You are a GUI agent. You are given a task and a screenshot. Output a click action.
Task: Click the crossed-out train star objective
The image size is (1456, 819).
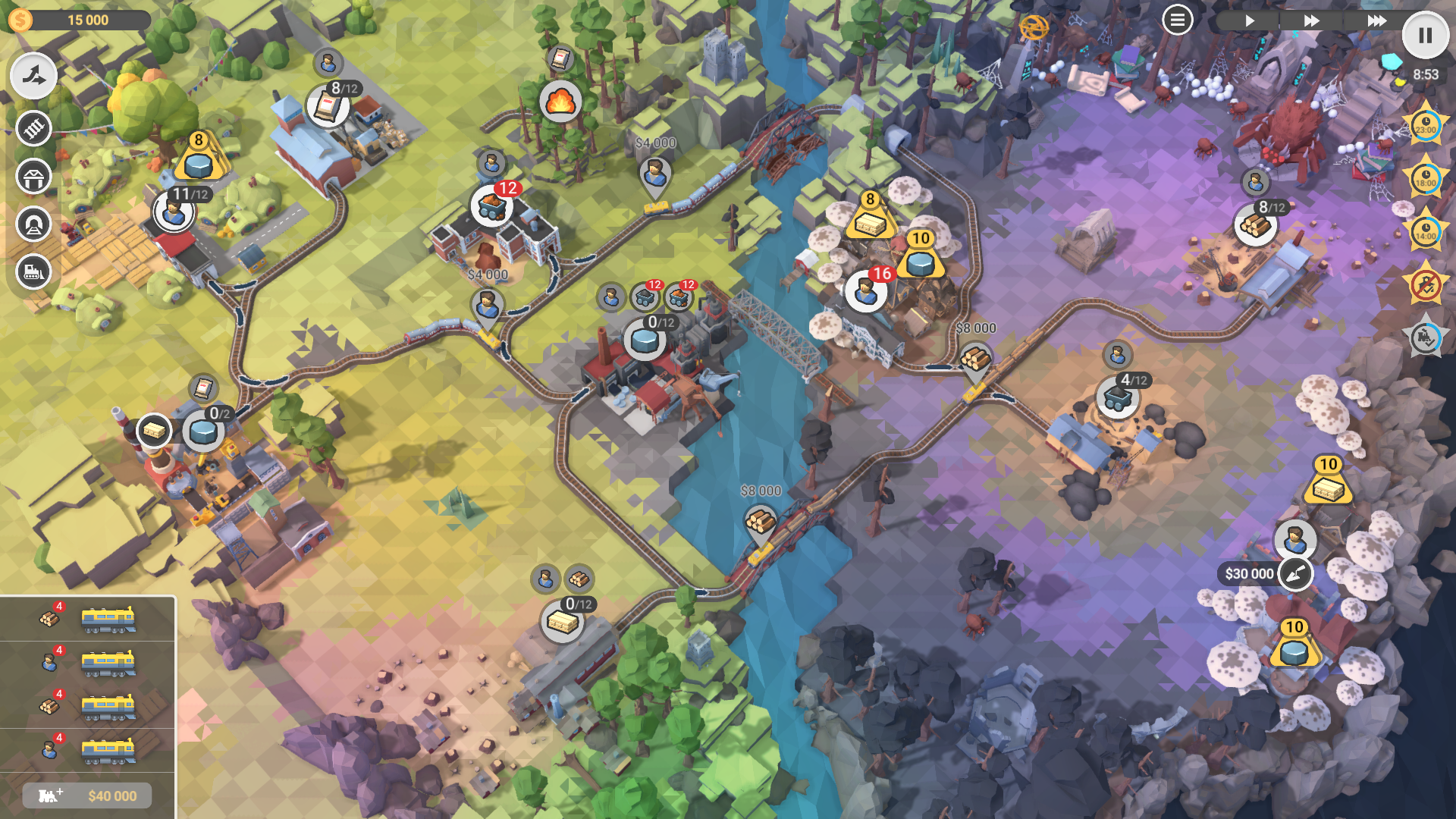[1426, 285]
